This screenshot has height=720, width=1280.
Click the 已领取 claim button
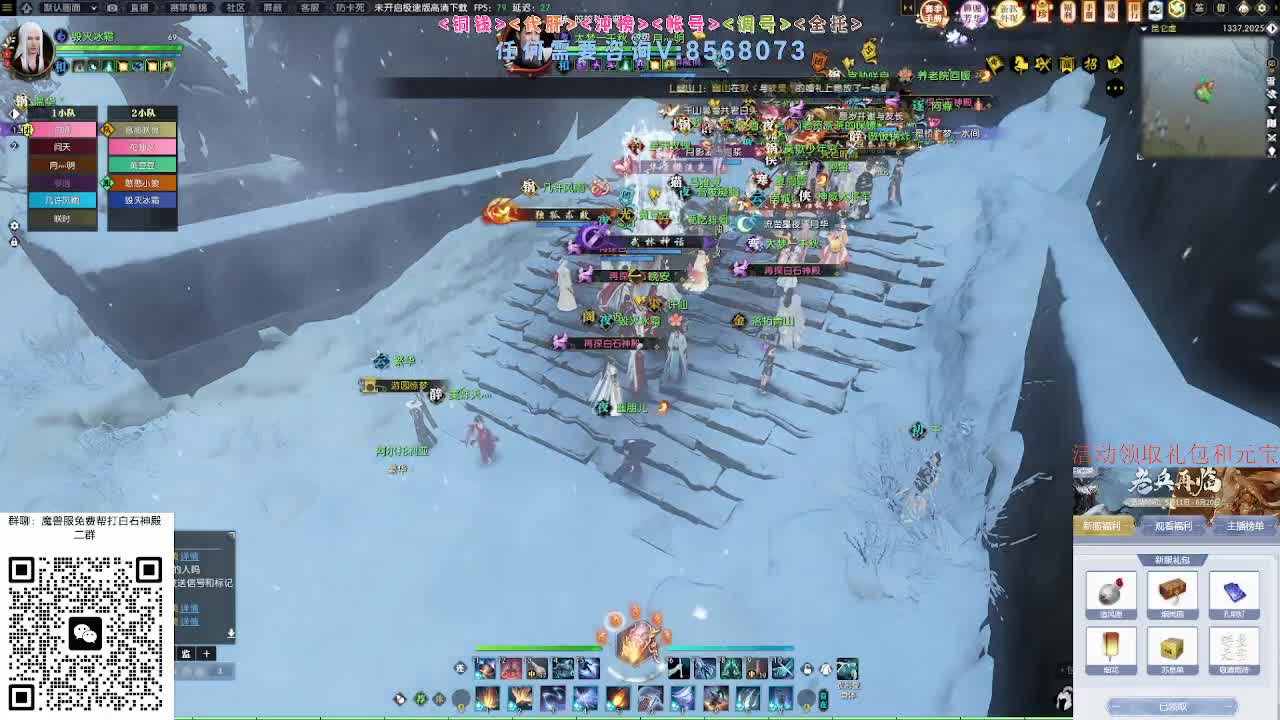1172,706
